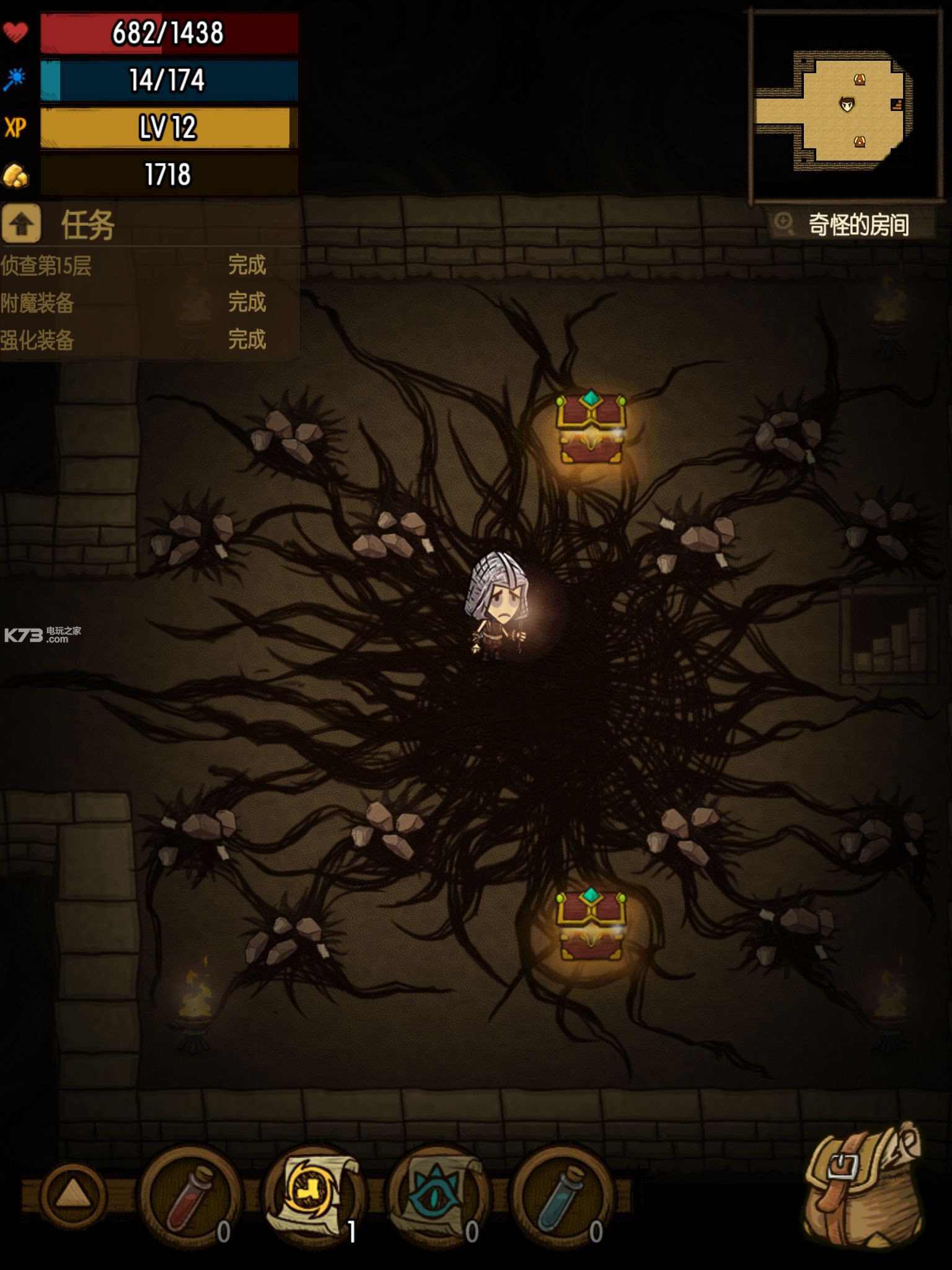Select the blue mana potion slot
Image resolution: width=952 pixels, height=1270 pixels.
[x=562, y=1196]
